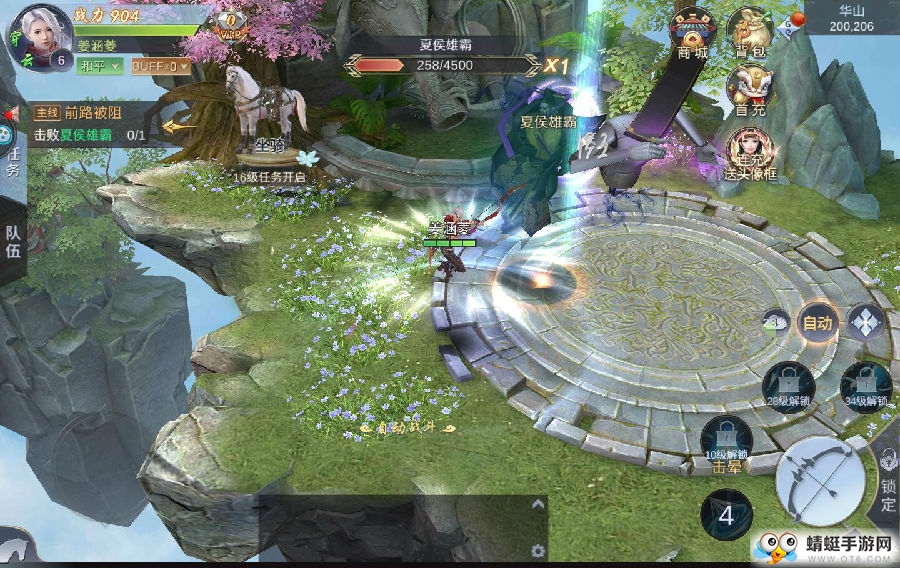
Task: Click the player portrait avatar
Action: (42, 35)
